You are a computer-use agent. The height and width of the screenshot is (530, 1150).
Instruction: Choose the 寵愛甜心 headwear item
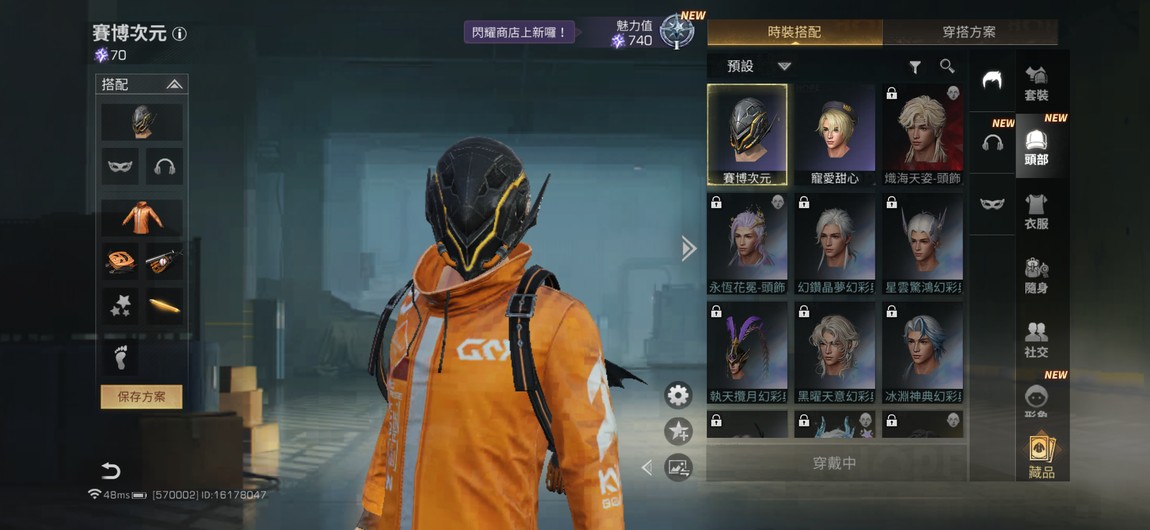click(835, 135)
